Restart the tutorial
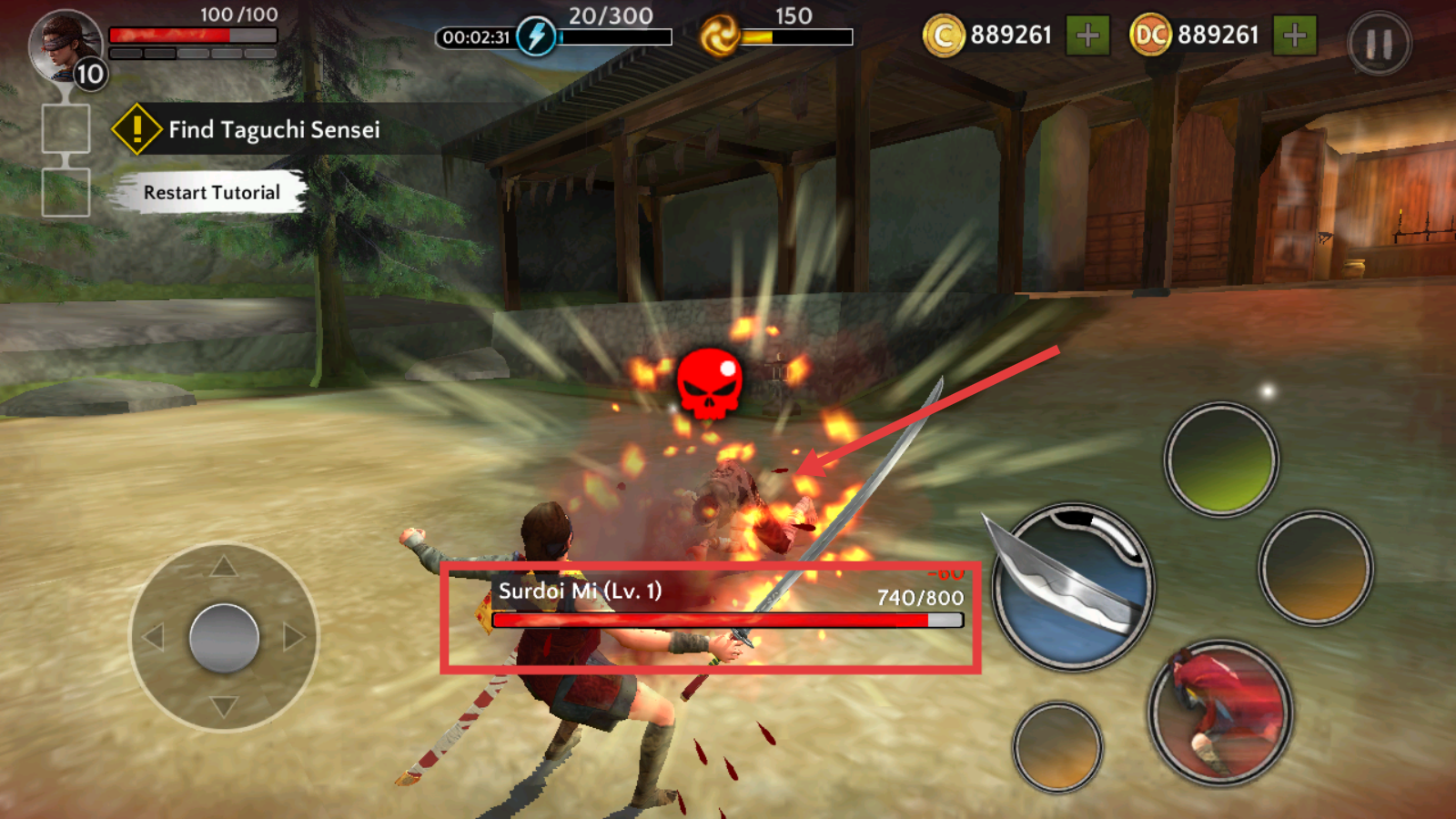The height and width of the screenshot is (819, 1456). [211, 193]
